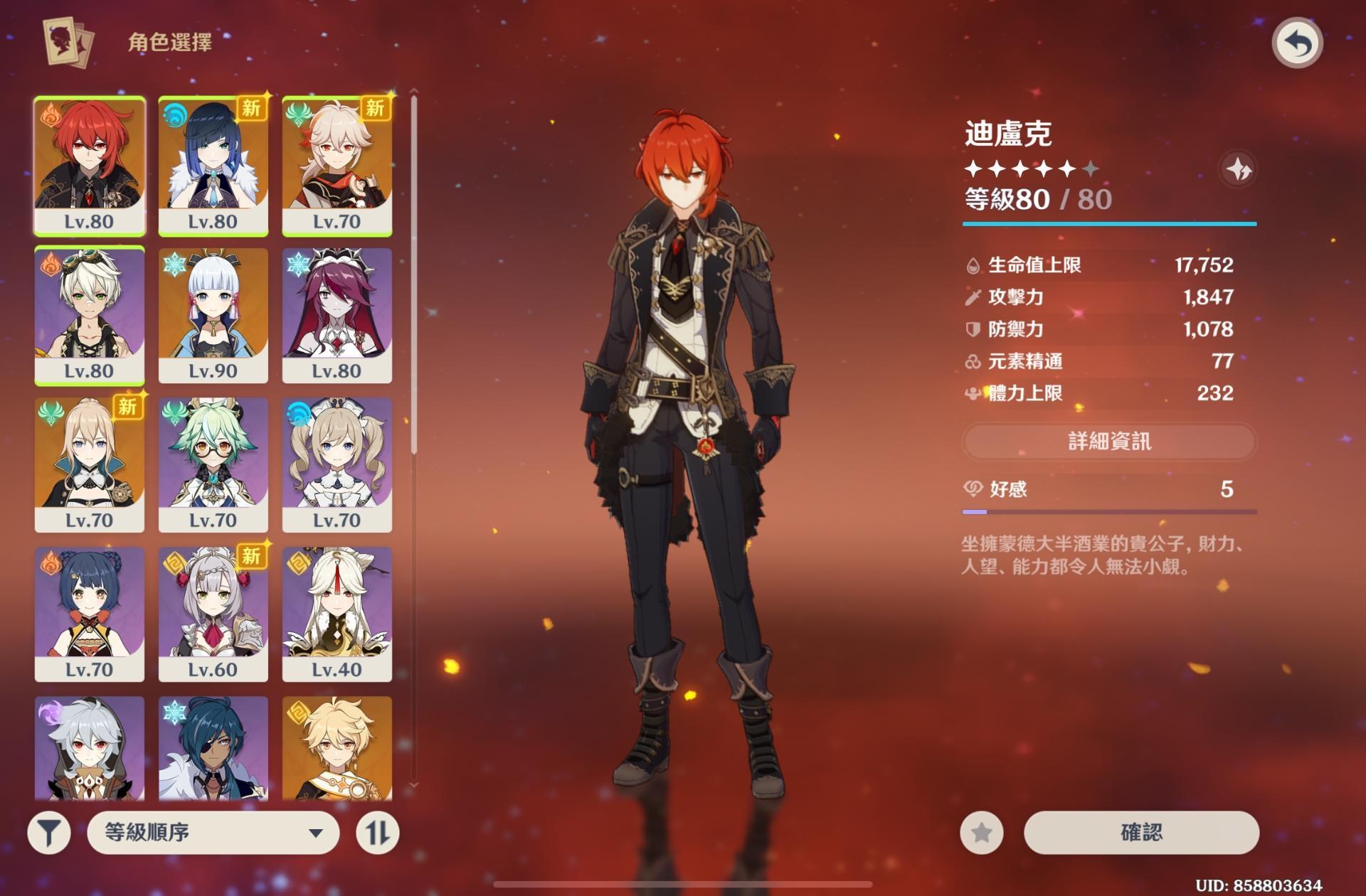Viewport: 1366px width, 896px height.
Task: Open the character filter panel
Action: (x=48, y=832)
